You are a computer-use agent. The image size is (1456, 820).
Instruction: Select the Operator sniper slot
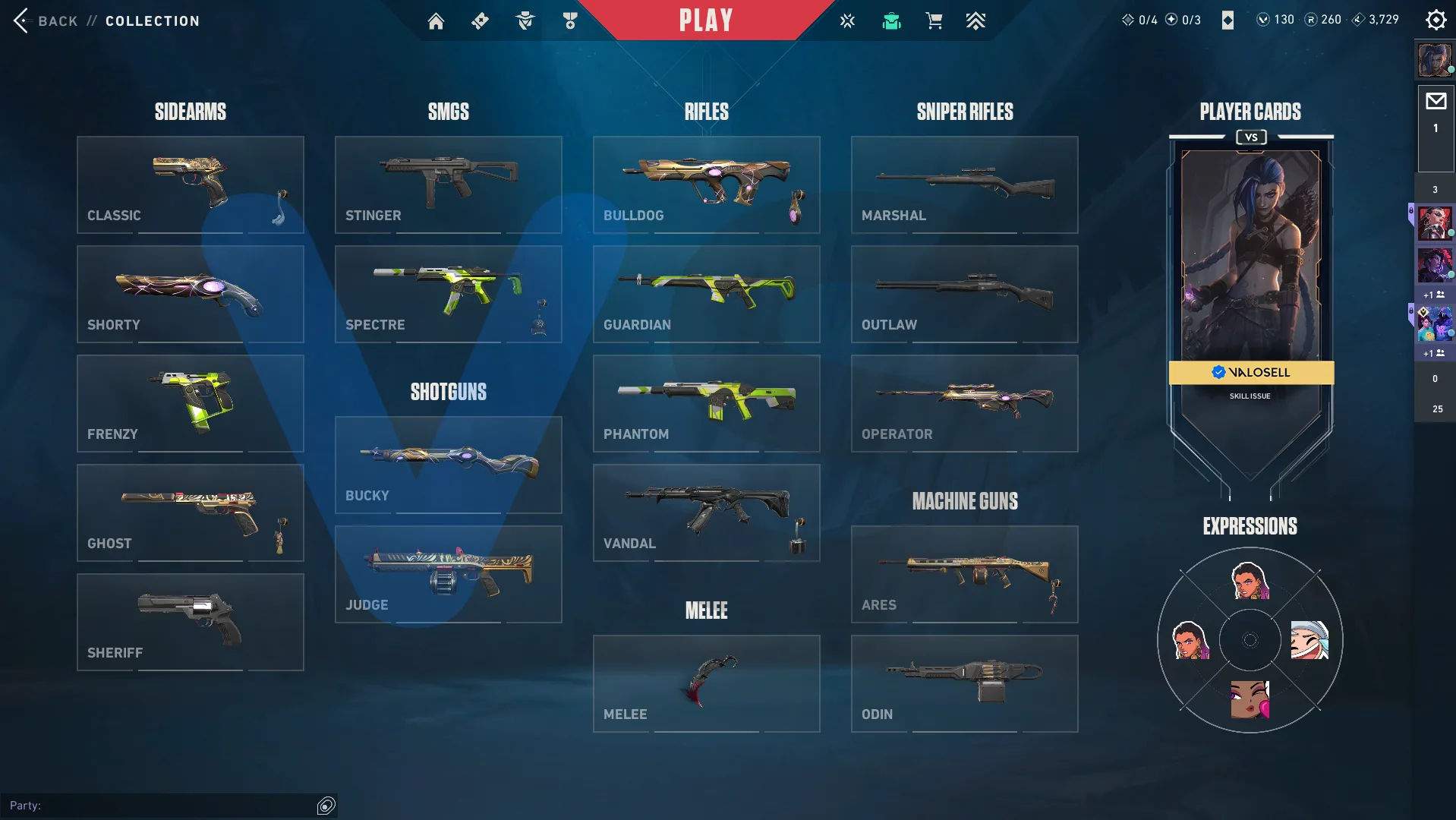[x=964, y=403]
